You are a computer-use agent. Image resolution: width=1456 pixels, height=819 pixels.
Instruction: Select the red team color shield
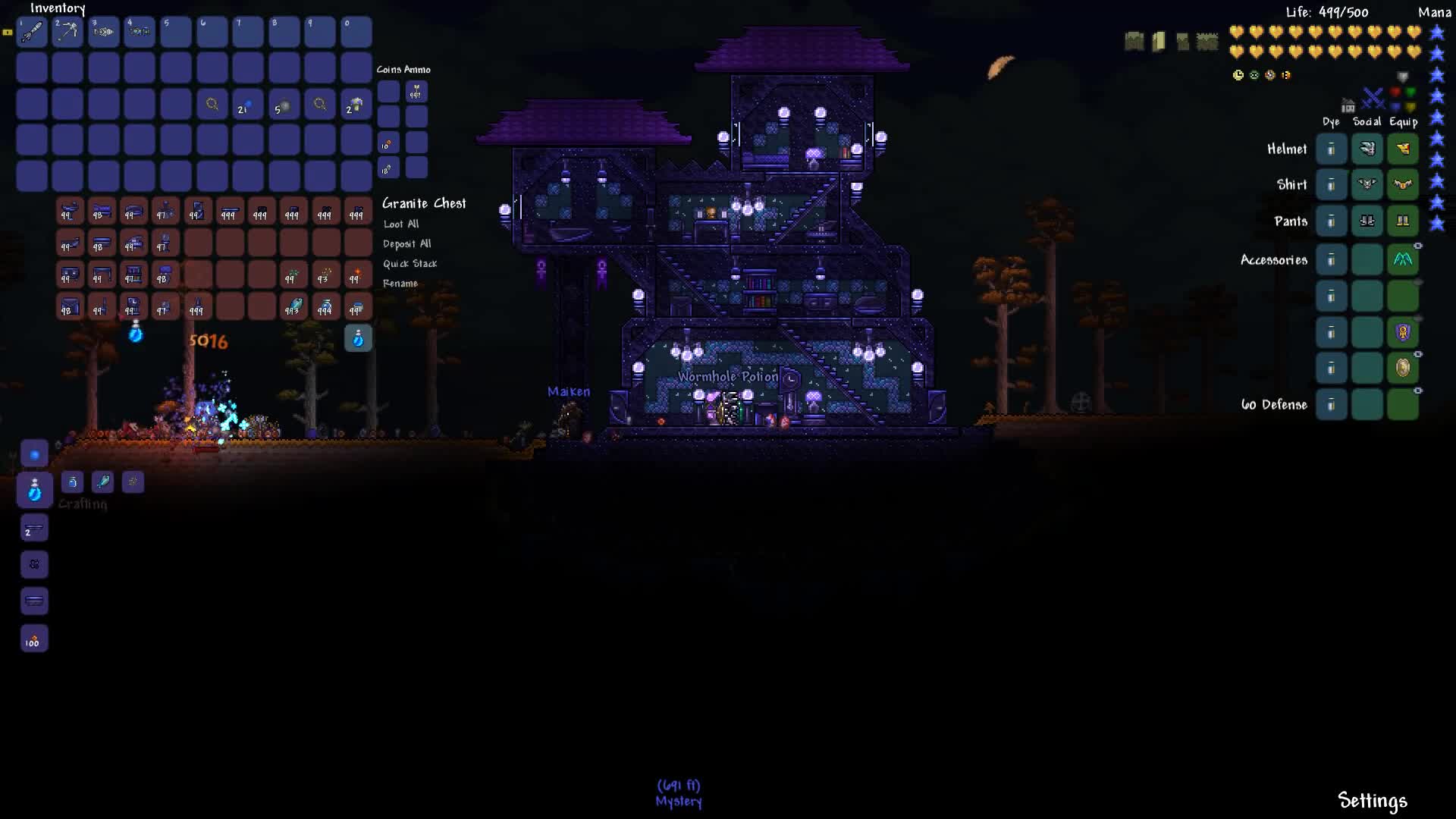1395,90
